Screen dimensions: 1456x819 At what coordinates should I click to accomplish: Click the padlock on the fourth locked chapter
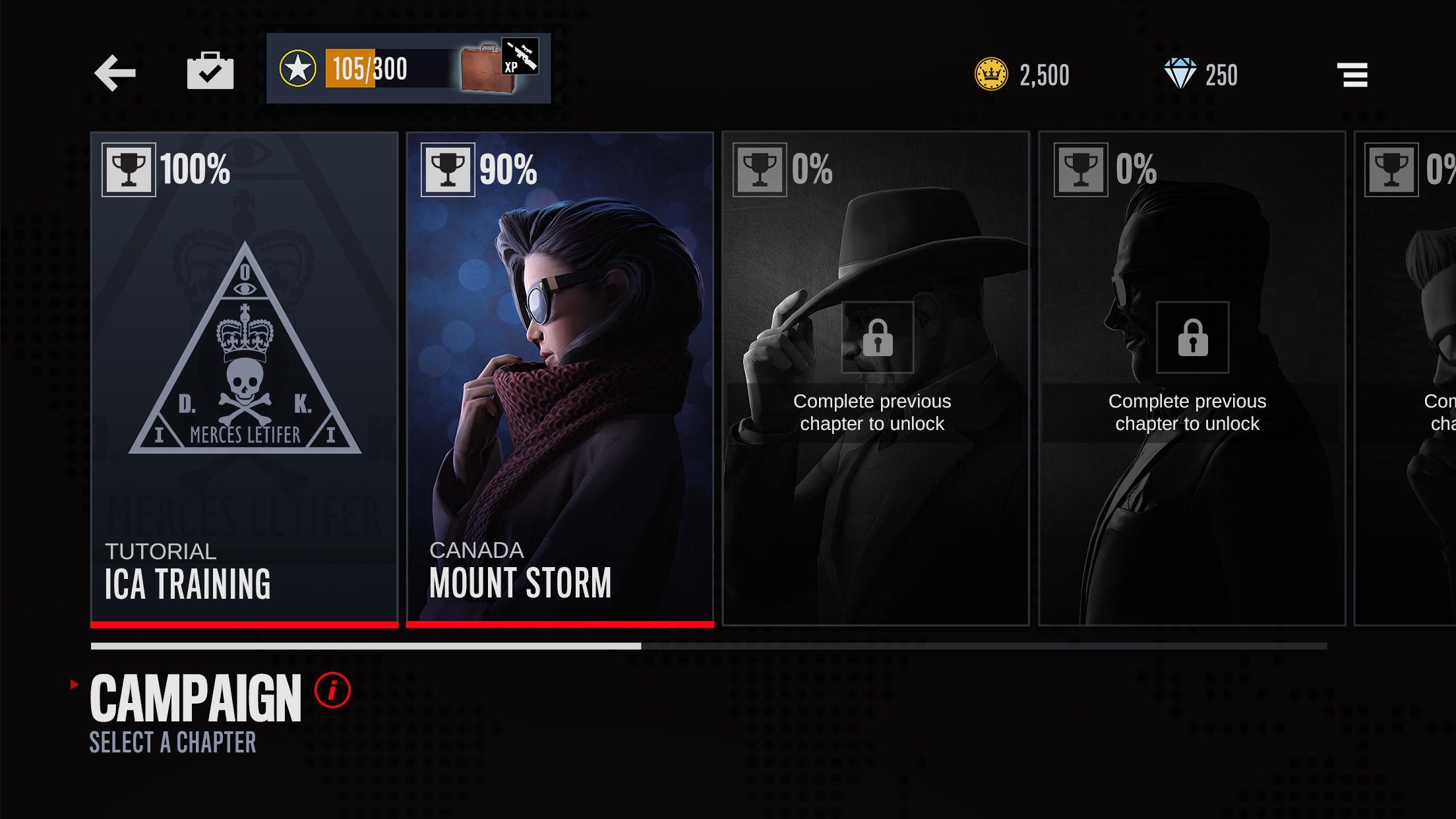click(x=1191, y=338)
